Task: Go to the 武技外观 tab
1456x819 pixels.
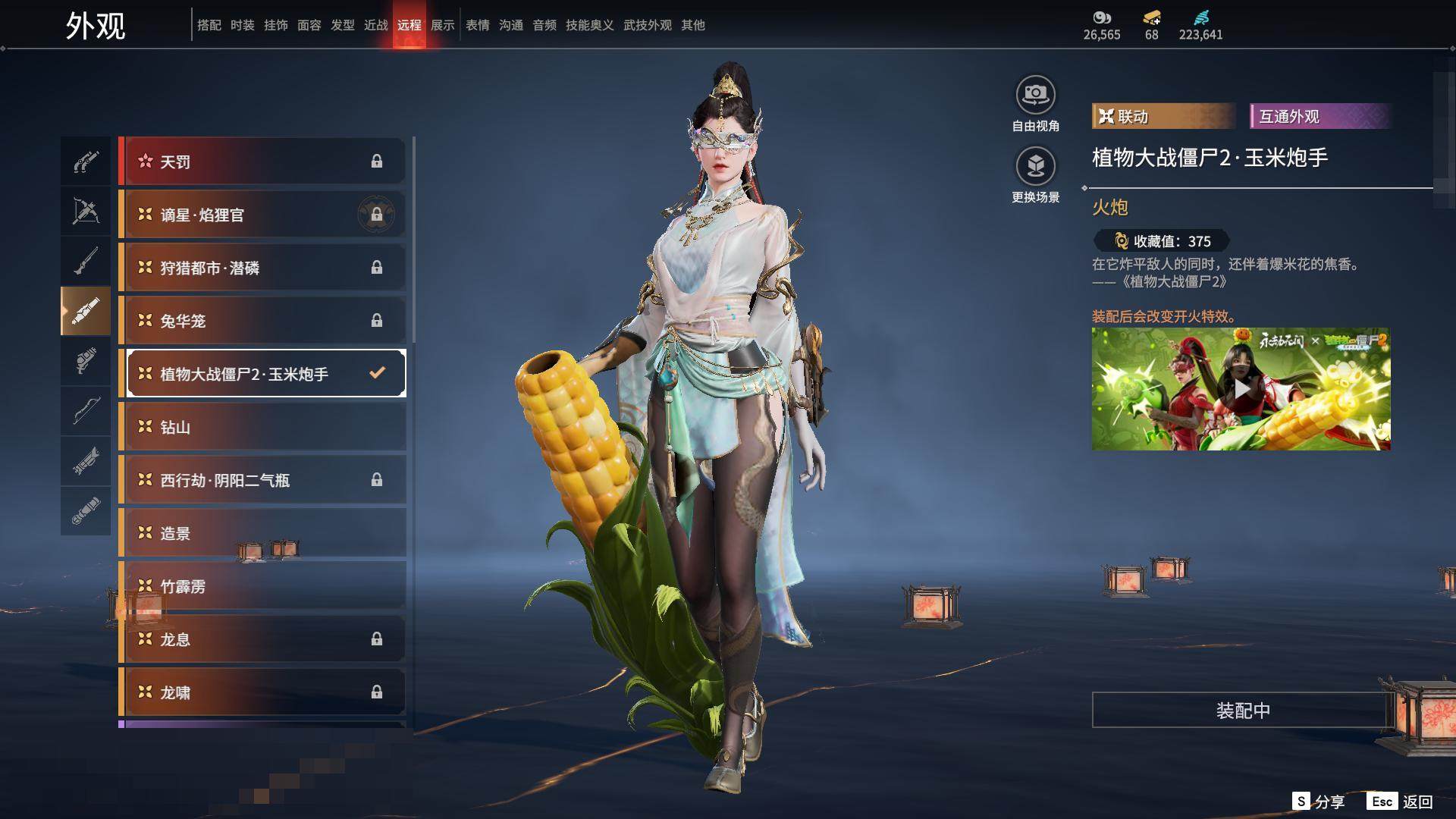Action: [648, 25]
